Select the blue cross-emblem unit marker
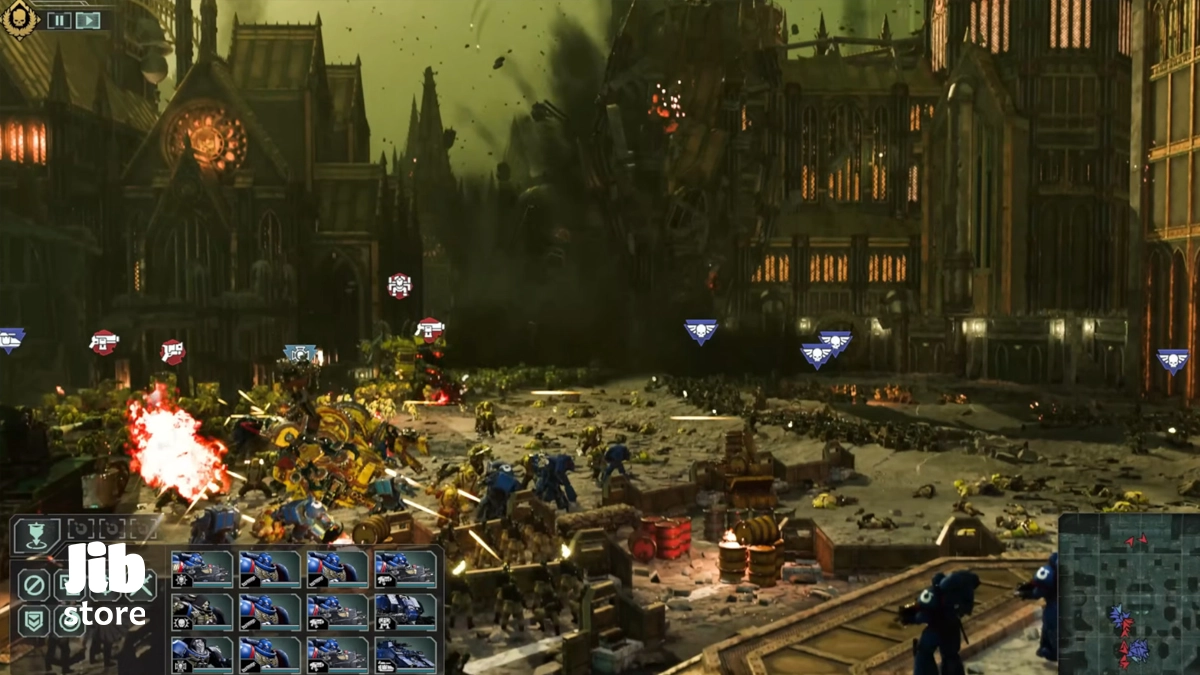Viewport: 1200px width, 675px height. pyautogui.click(x=299, y=353)
